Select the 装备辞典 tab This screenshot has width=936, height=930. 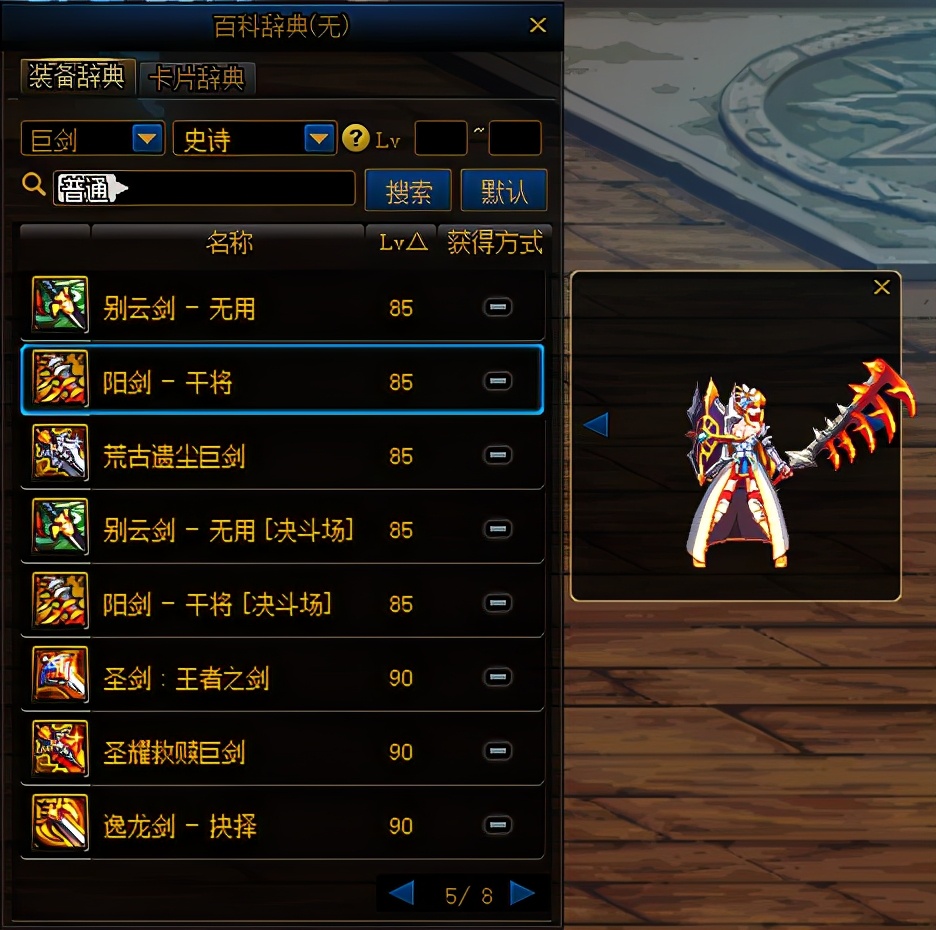77,77
